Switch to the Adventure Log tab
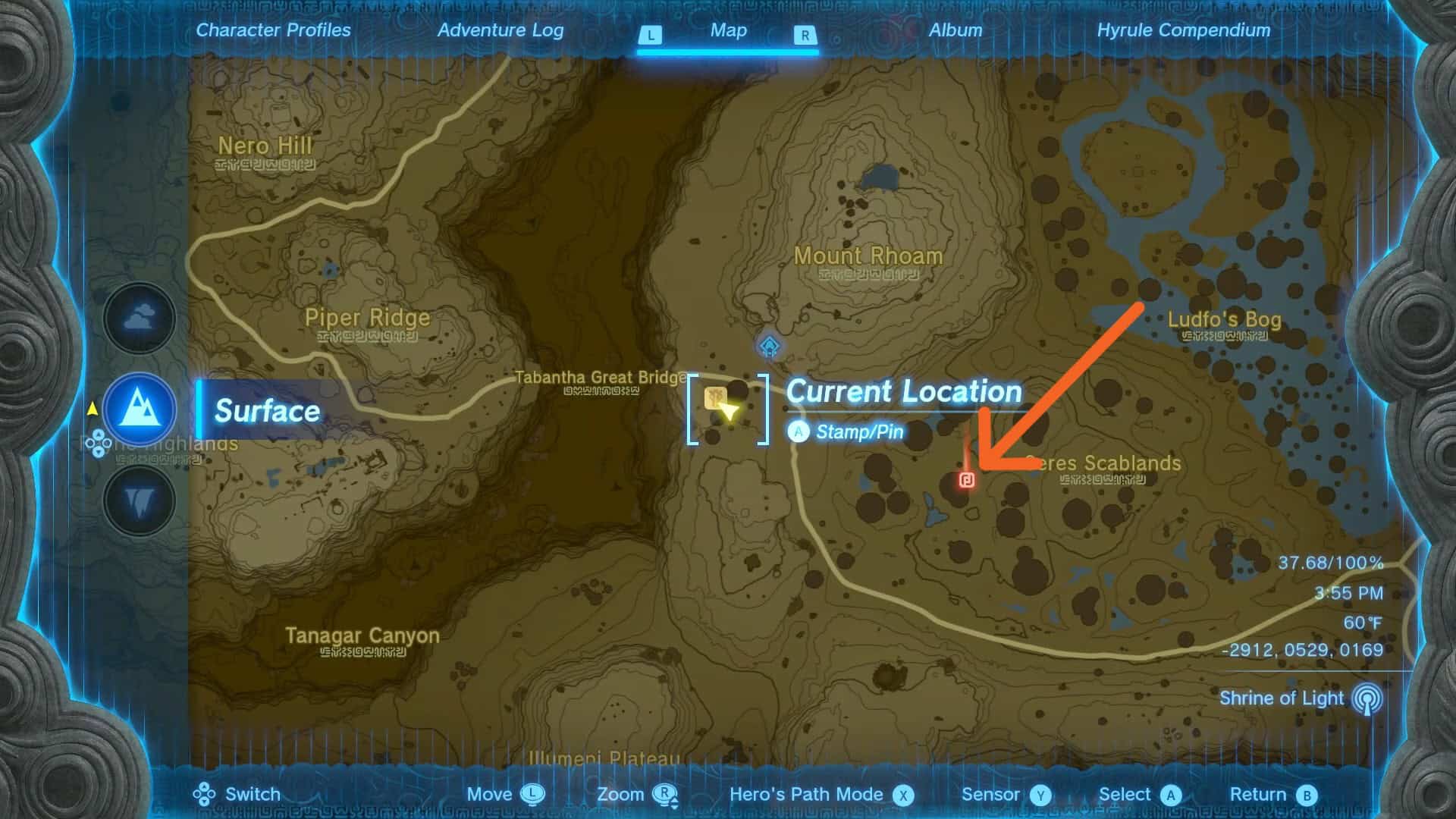The height and width of the screenshot is (819, 1456). coord(500,30)
